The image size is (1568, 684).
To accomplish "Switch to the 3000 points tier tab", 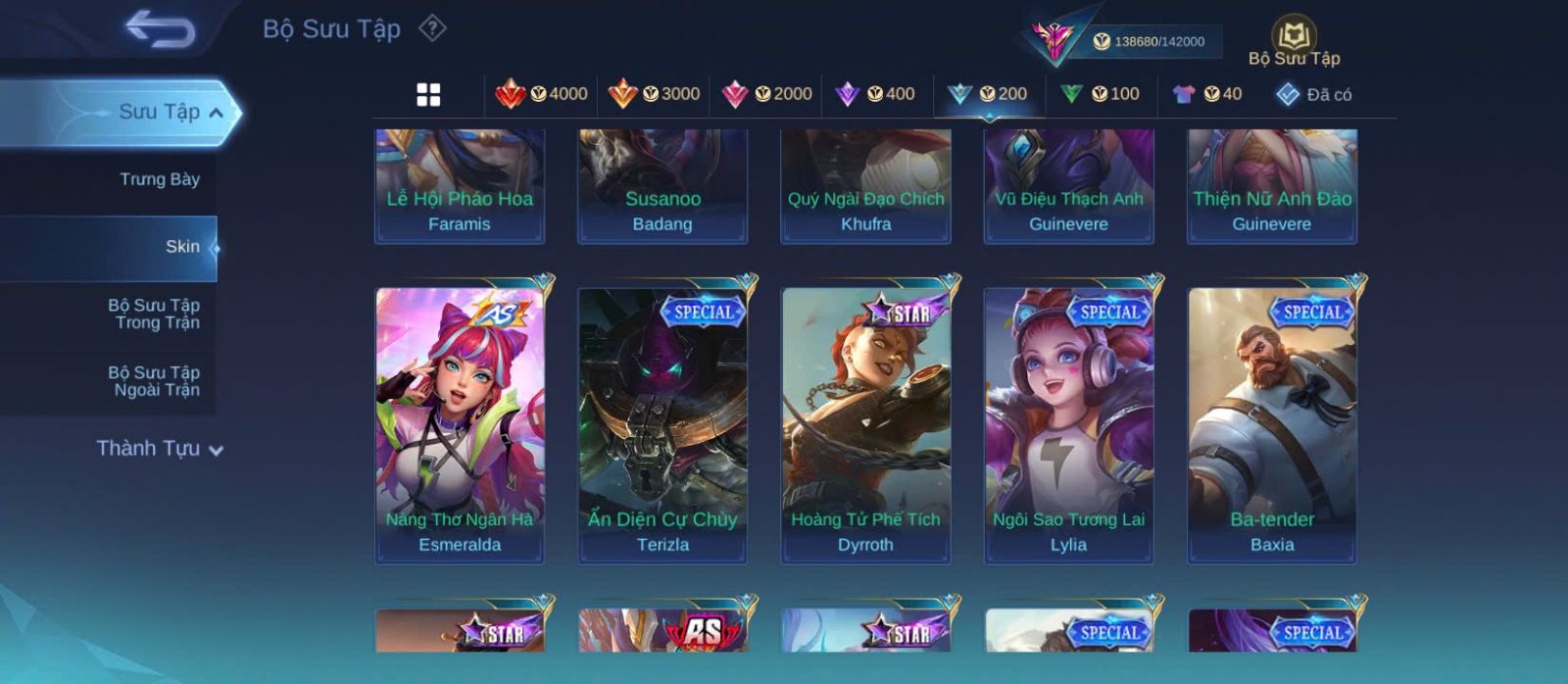I will (x=655, y=94).
